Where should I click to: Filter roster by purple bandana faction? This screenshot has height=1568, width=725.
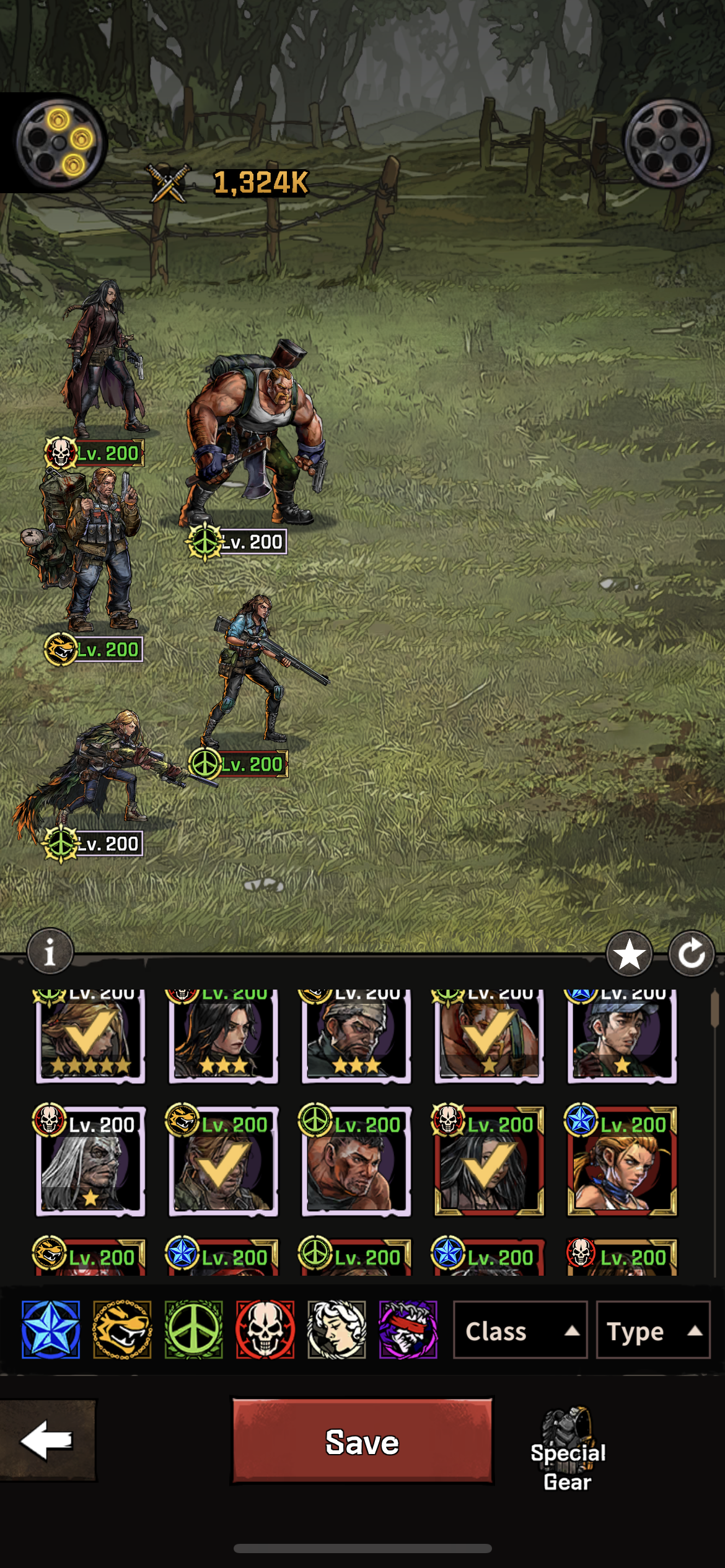[x=408, y=1330]
